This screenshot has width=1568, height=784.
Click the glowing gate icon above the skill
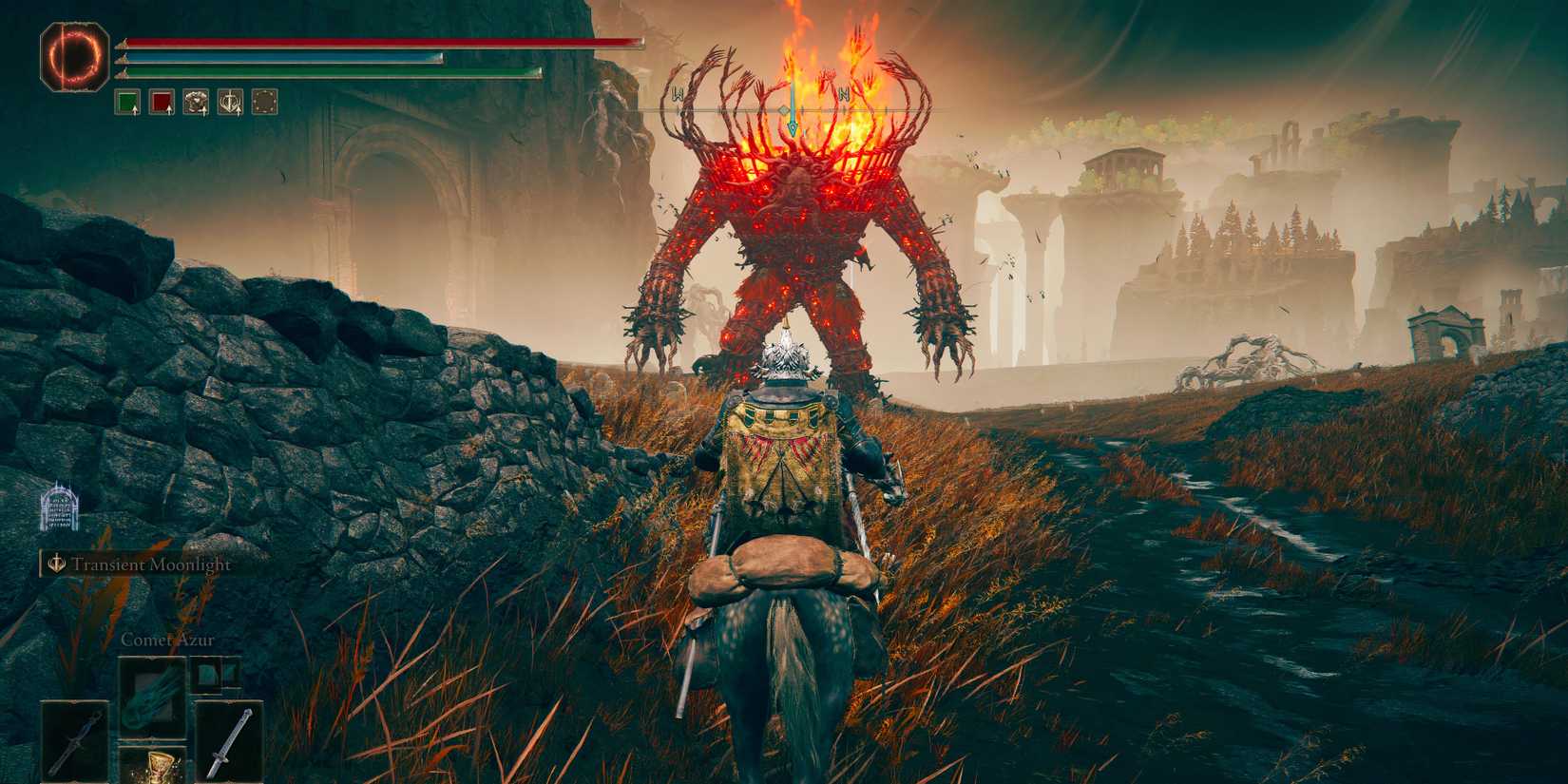59,505
